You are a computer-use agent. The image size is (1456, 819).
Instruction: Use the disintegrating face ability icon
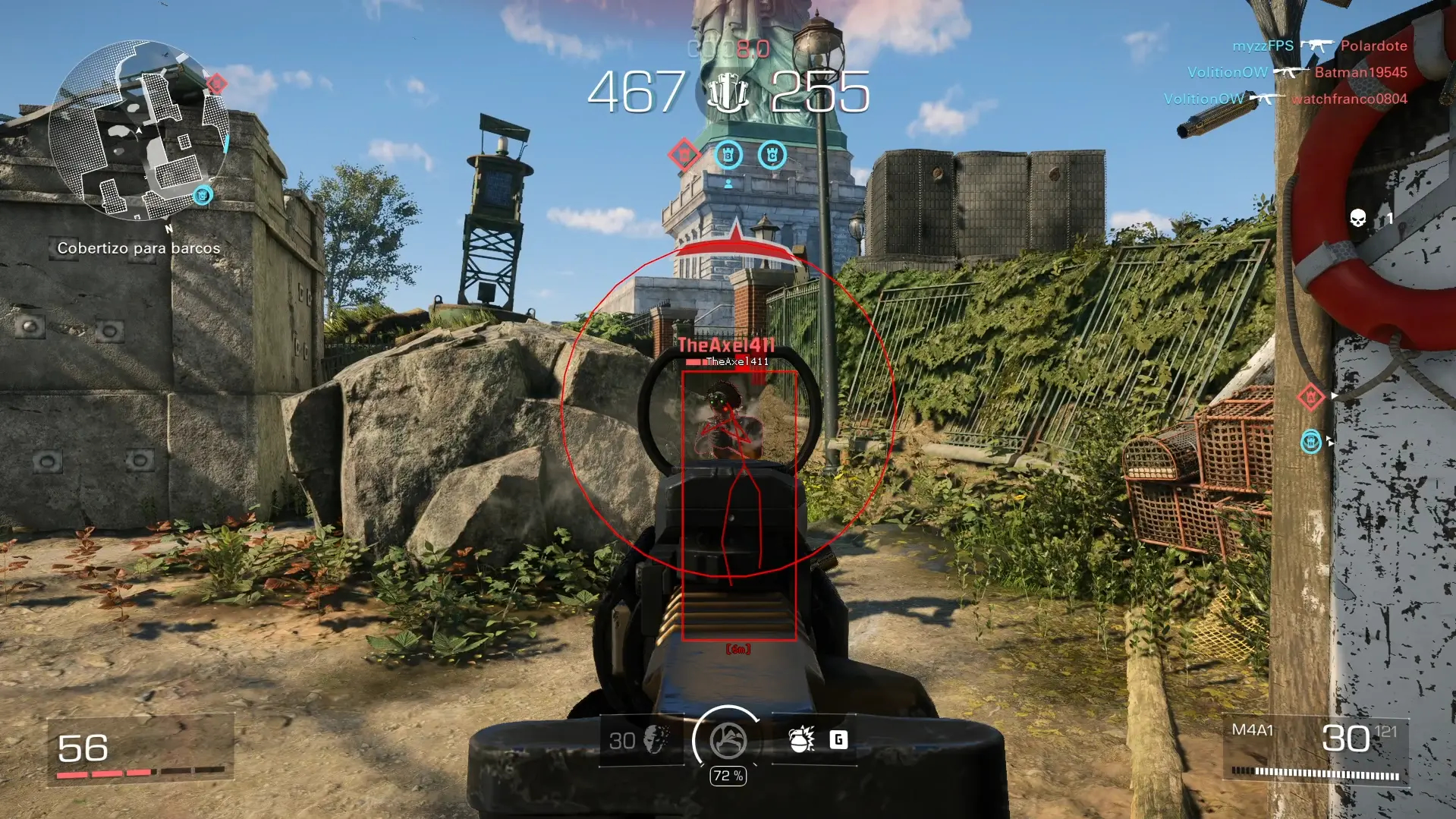click(x=656, y=739)
